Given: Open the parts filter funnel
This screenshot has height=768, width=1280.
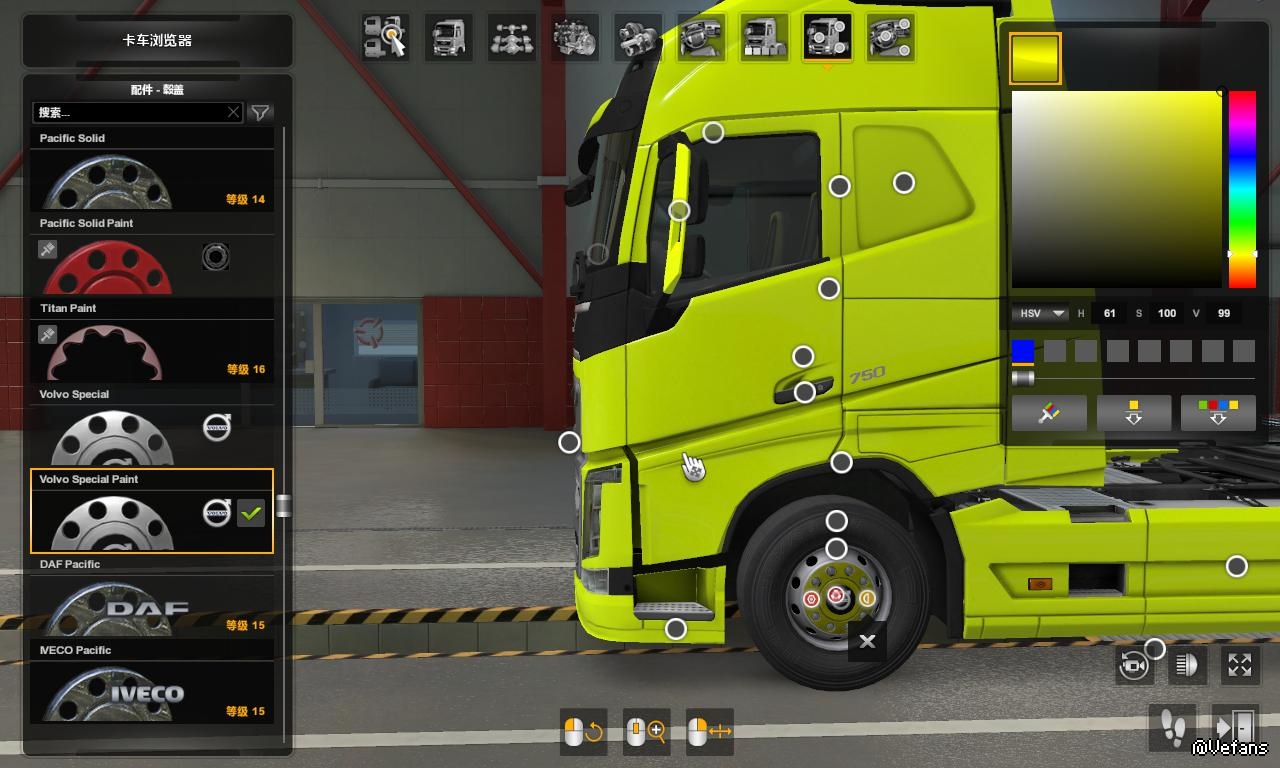Looking at the screenshot, I should 260,113.
